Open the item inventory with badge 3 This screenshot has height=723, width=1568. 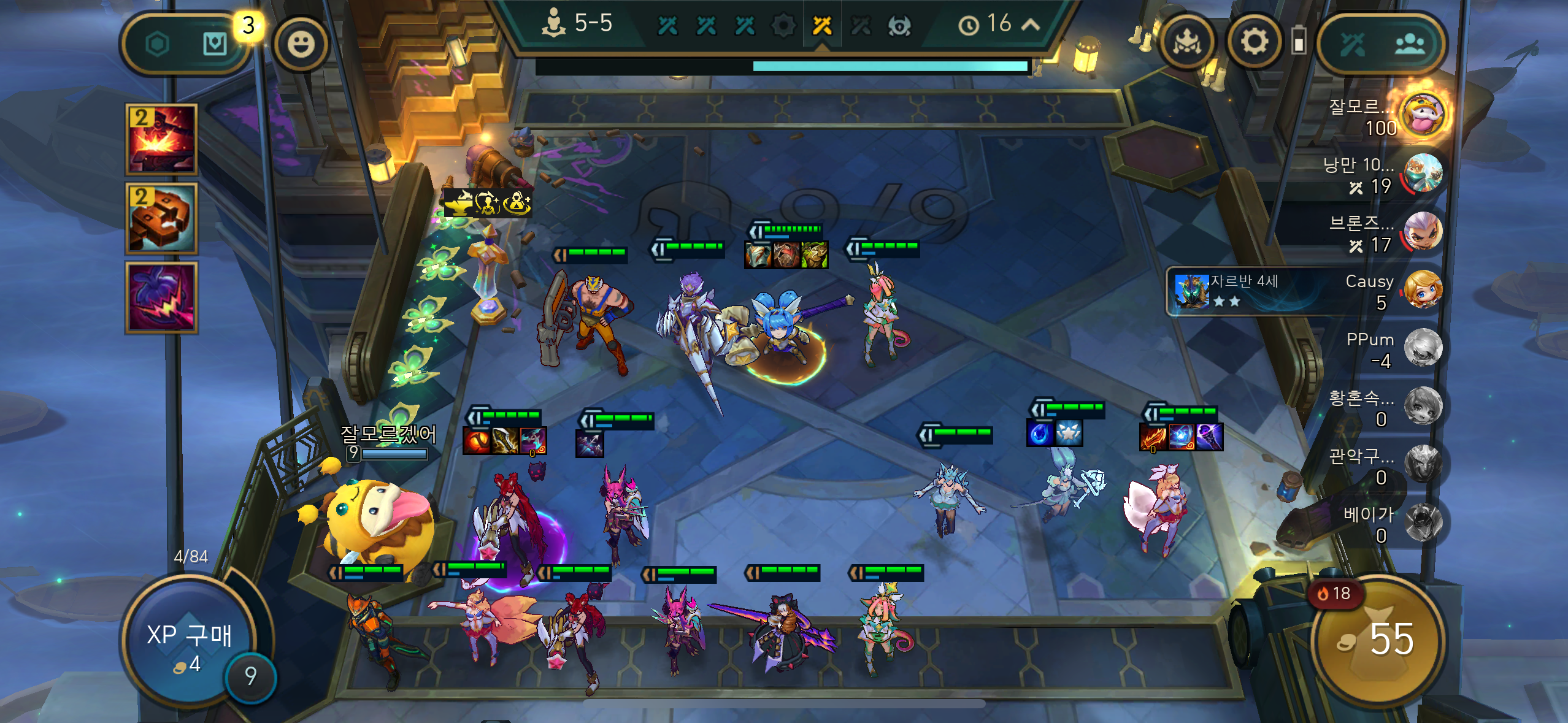click(215, 44)
